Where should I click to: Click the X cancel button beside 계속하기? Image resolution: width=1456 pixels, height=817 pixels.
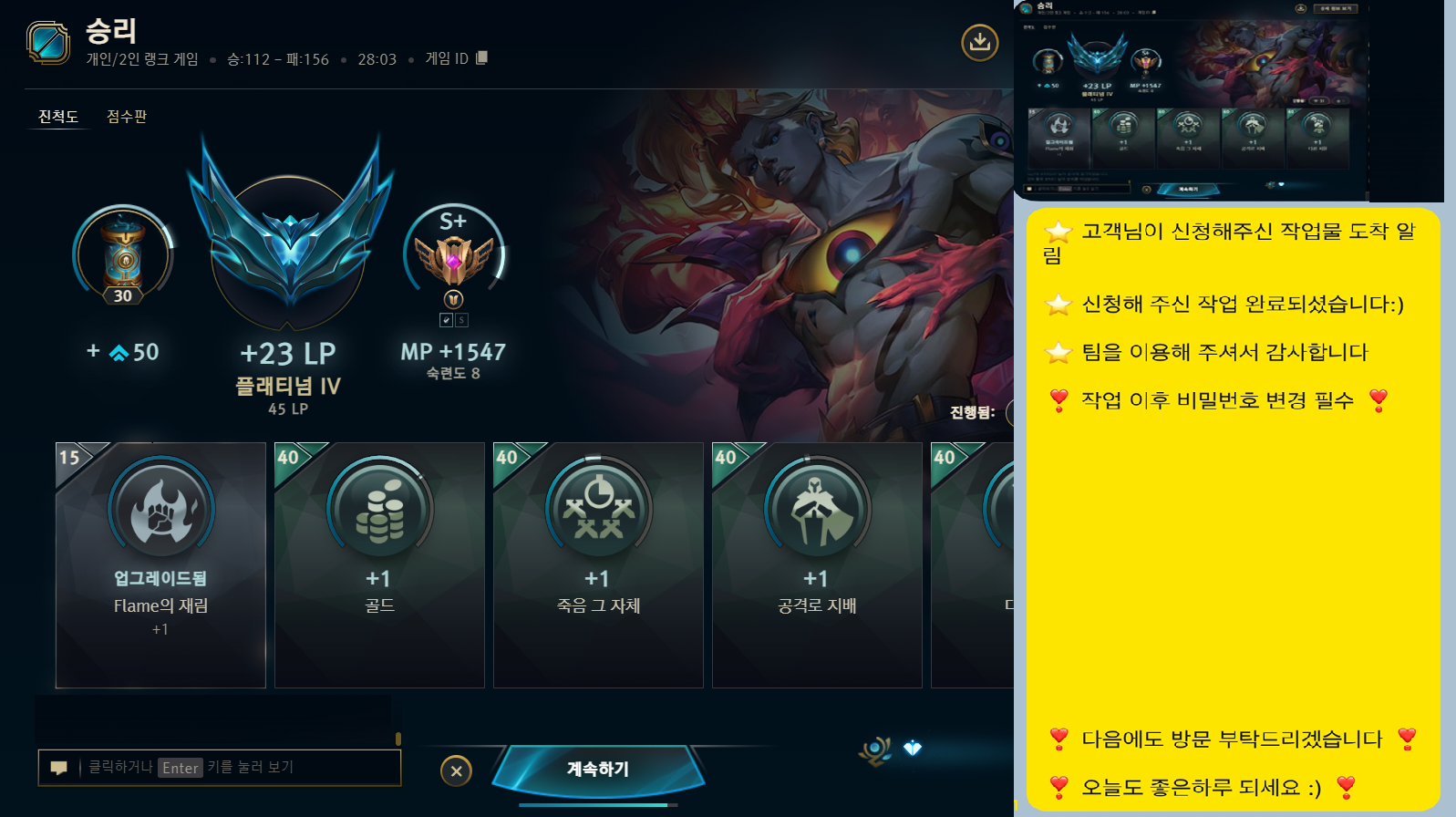coord(458,770)
